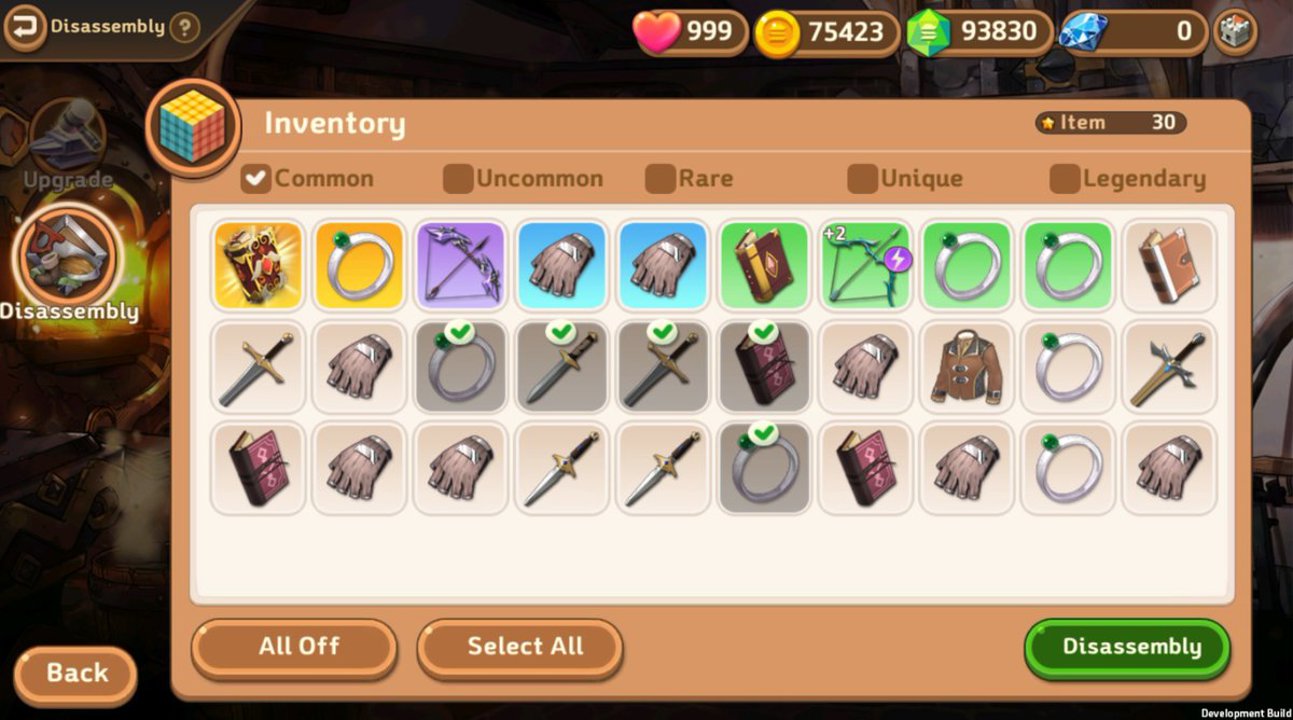
Task: Click the Disassembly confirm button
Action: [1126, 647]
